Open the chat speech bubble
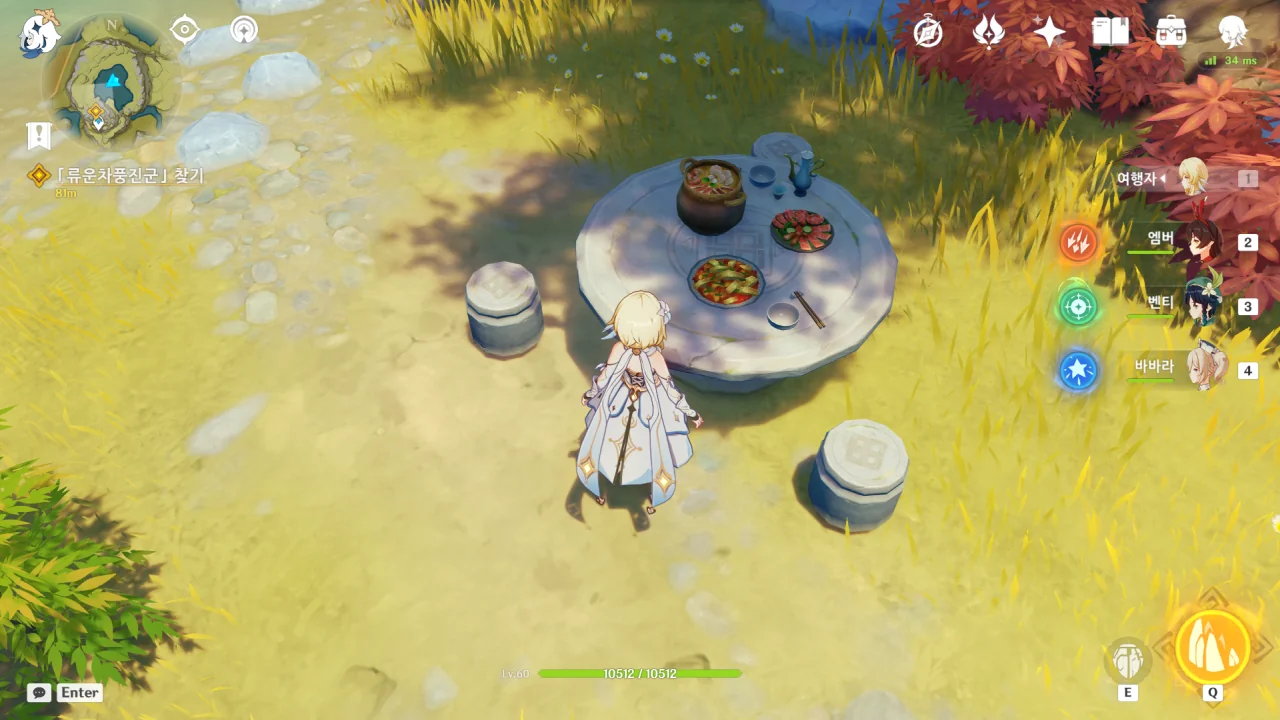This screenshot has height=720, width=1280. [39, 692]
